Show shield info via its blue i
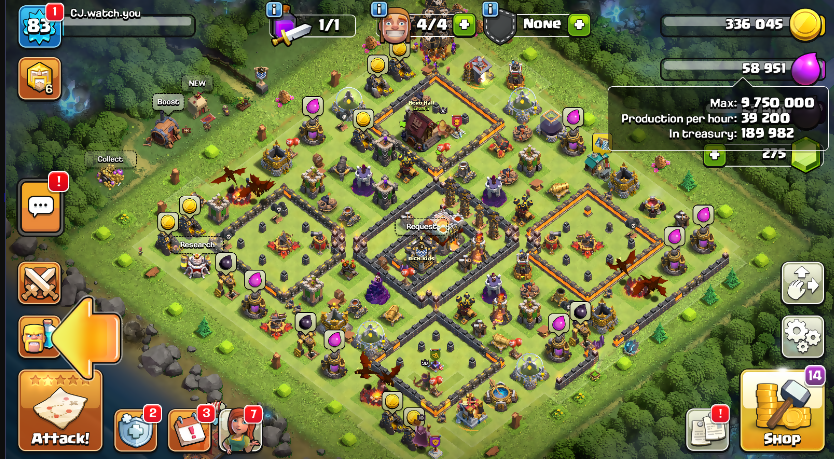The width and height of the screenshot is (834, 459). tap(491, 9)
